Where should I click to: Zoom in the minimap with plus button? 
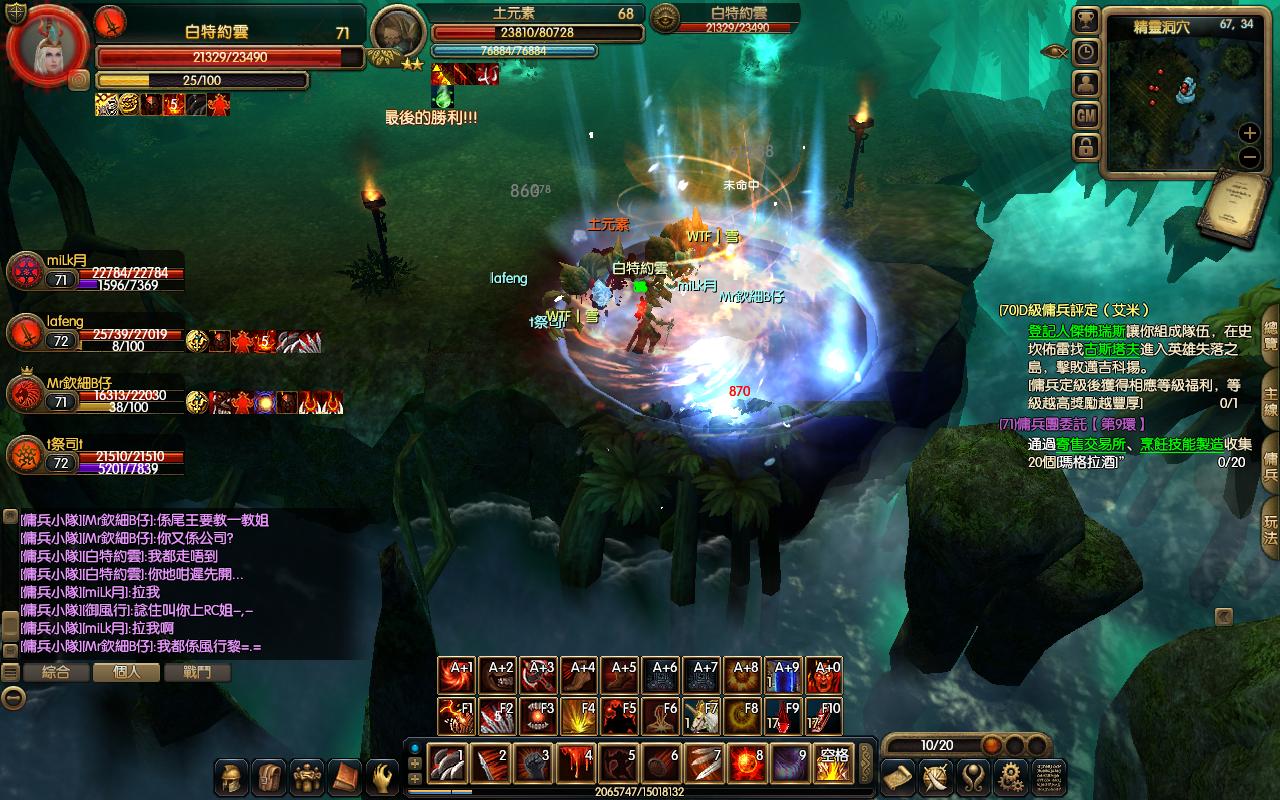point(1249,133)
